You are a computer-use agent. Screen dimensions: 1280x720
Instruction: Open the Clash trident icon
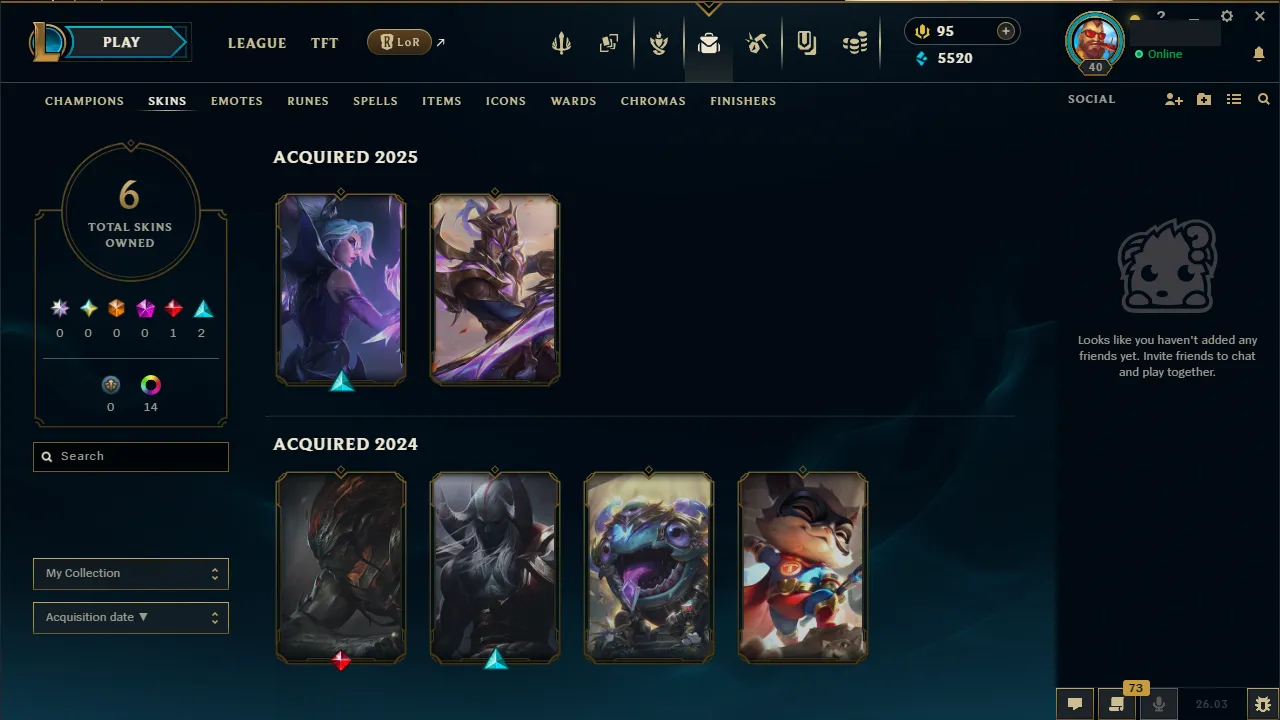tap(561, 43)
